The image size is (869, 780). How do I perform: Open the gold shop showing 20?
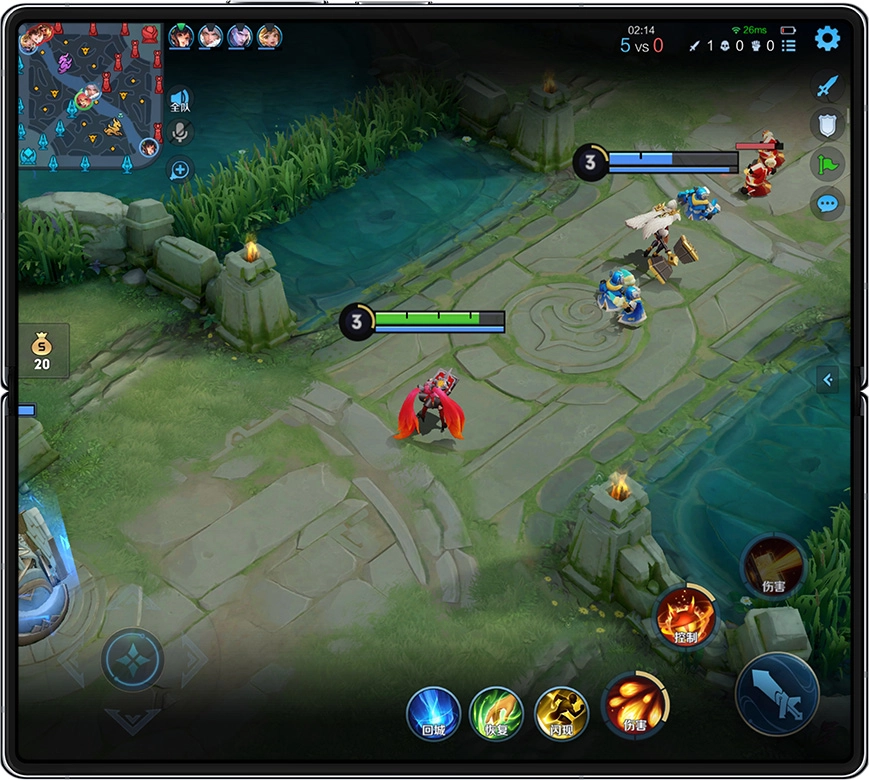point(42,351)
